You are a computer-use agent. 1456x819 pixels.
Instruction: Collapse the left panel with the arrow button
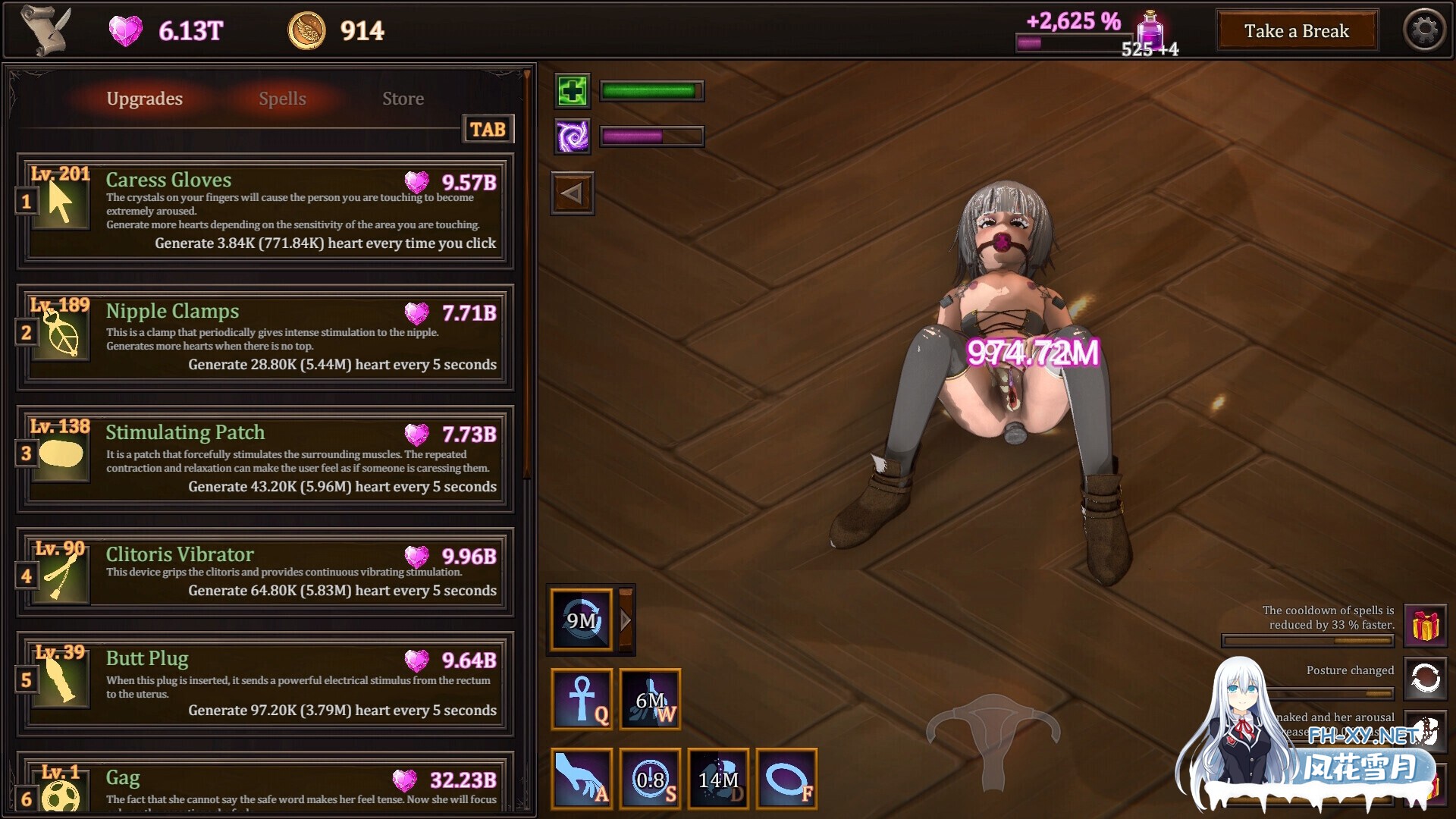click(x=573, y=193)
